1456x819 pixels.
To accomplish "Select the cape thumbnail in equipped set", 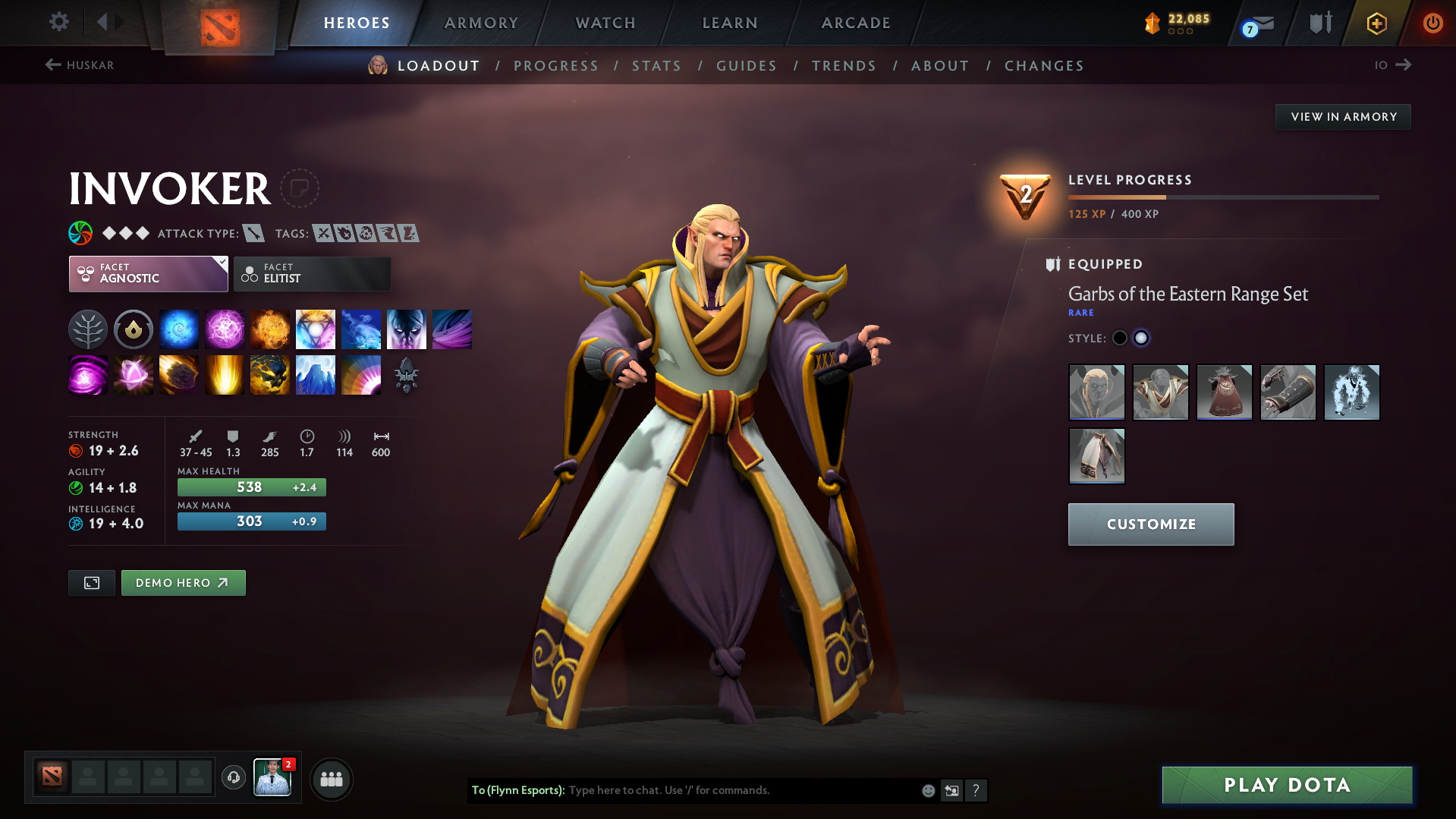I will pos(1224,392).
